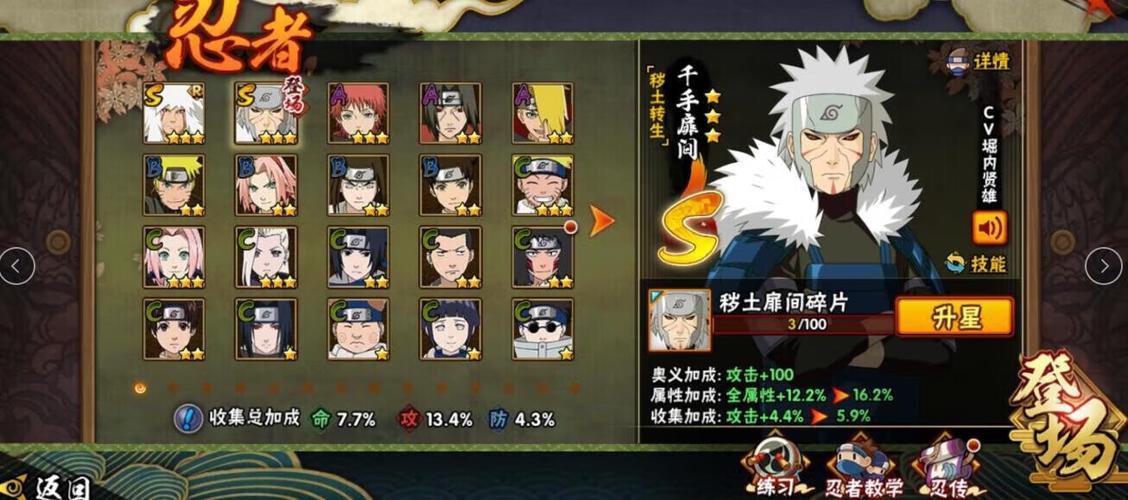This screenshot has height=500, width=1128.
Task: Play the character voice speaker button
Action: (x=988, y=228)
